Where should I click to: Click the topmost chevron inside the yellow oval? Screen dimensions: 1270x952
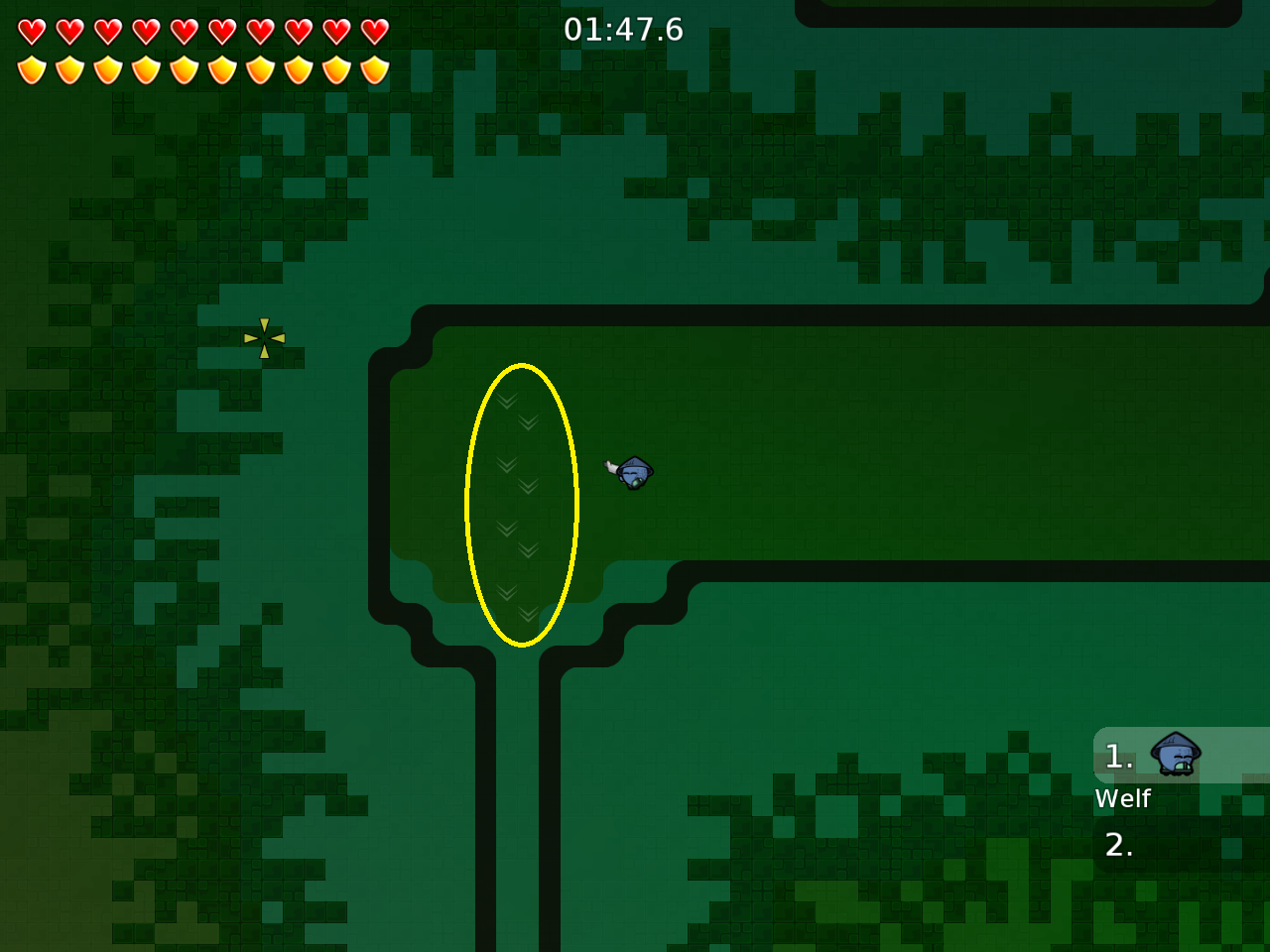point(506,403)
